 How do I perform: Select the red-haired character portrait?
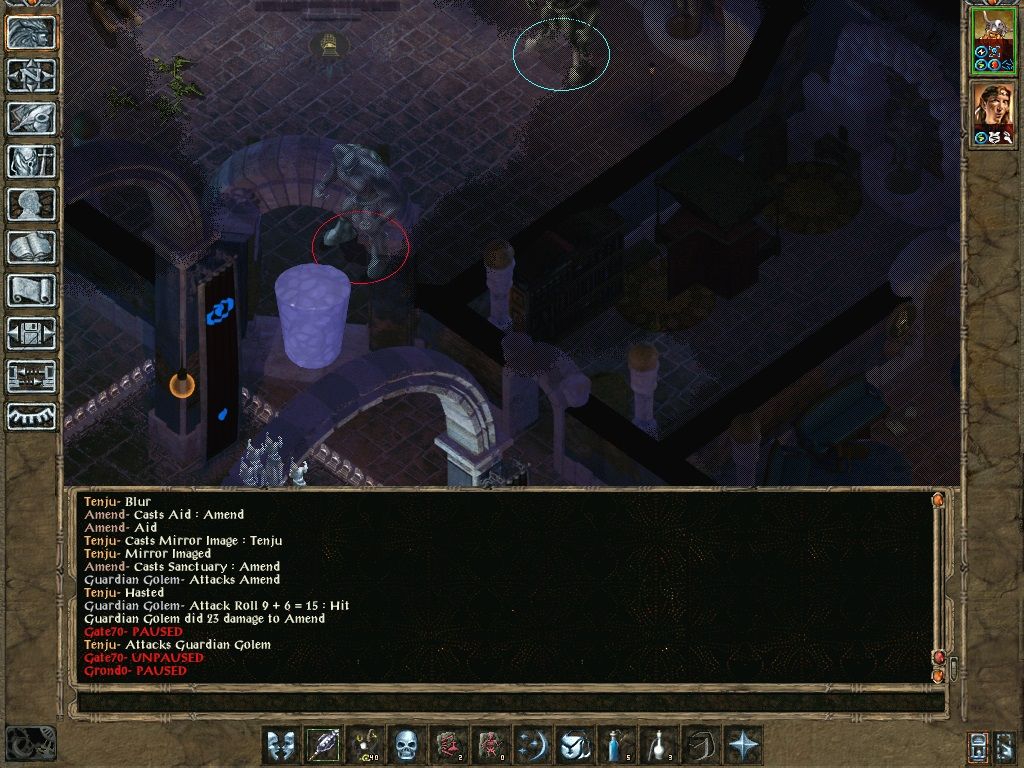(x=993, y=114)
